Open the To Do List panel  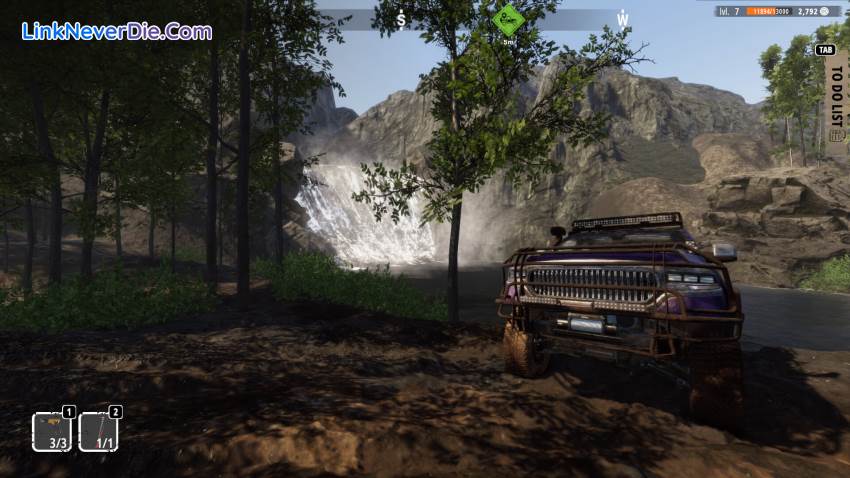click(834, 98)
